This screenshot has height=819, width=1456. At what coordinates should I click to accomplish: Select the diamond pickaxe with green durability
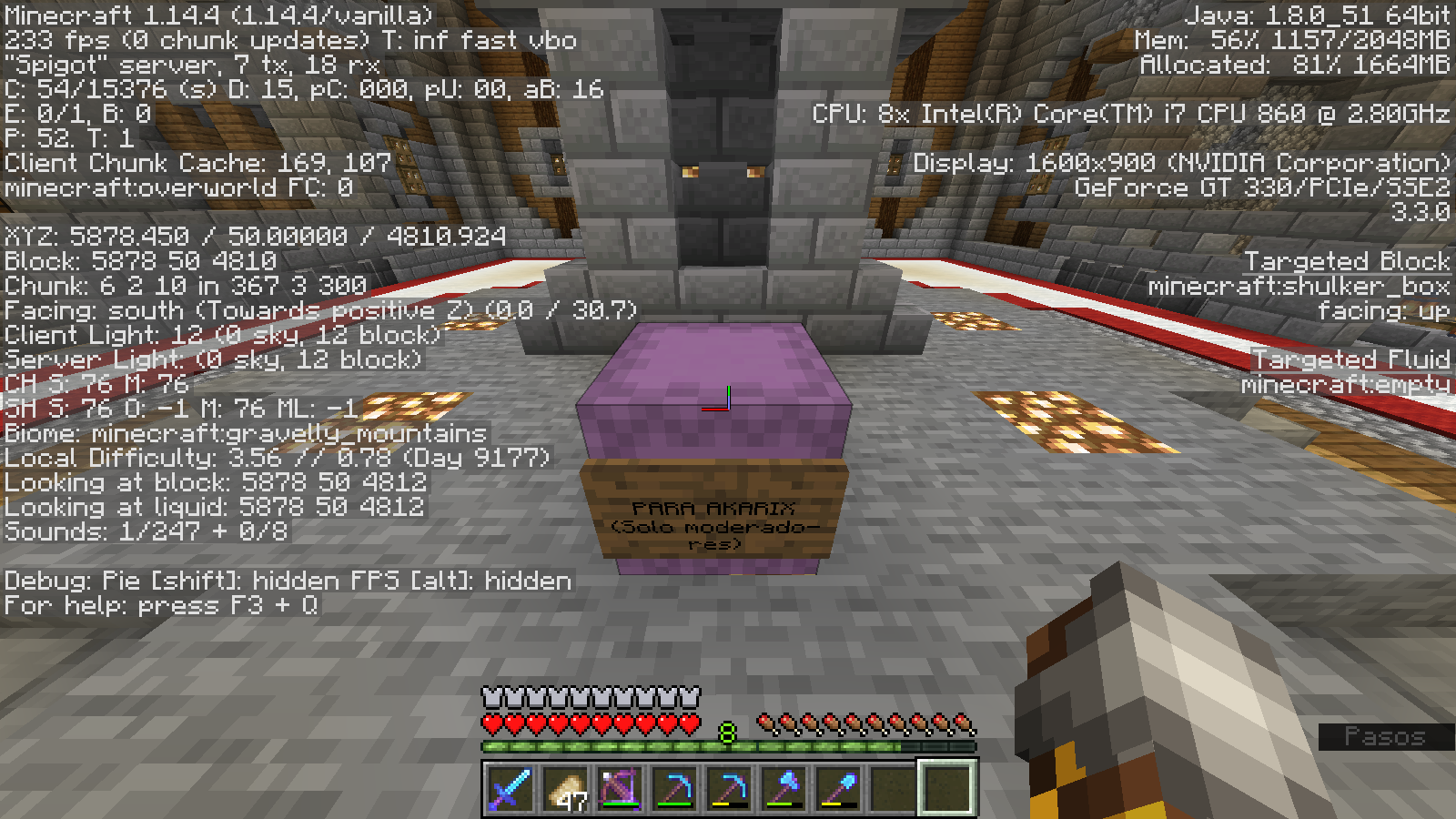coord(673,788)
